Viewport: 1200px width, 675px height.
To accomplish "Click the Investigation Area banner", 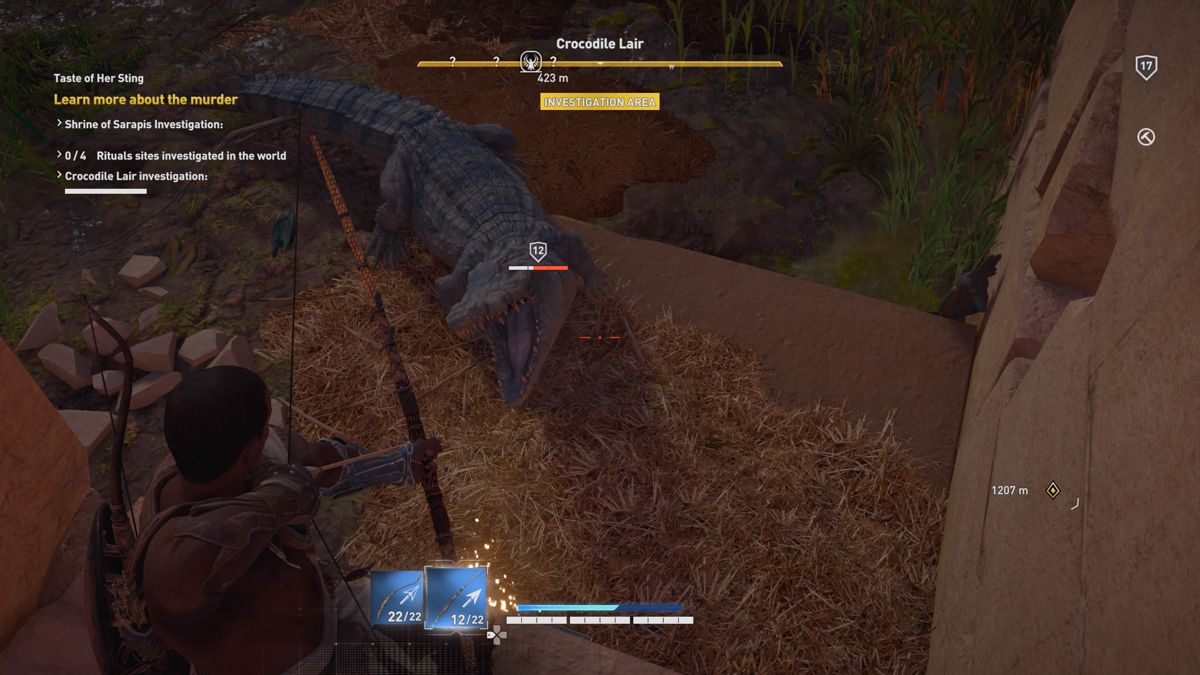I will (600, 102).
